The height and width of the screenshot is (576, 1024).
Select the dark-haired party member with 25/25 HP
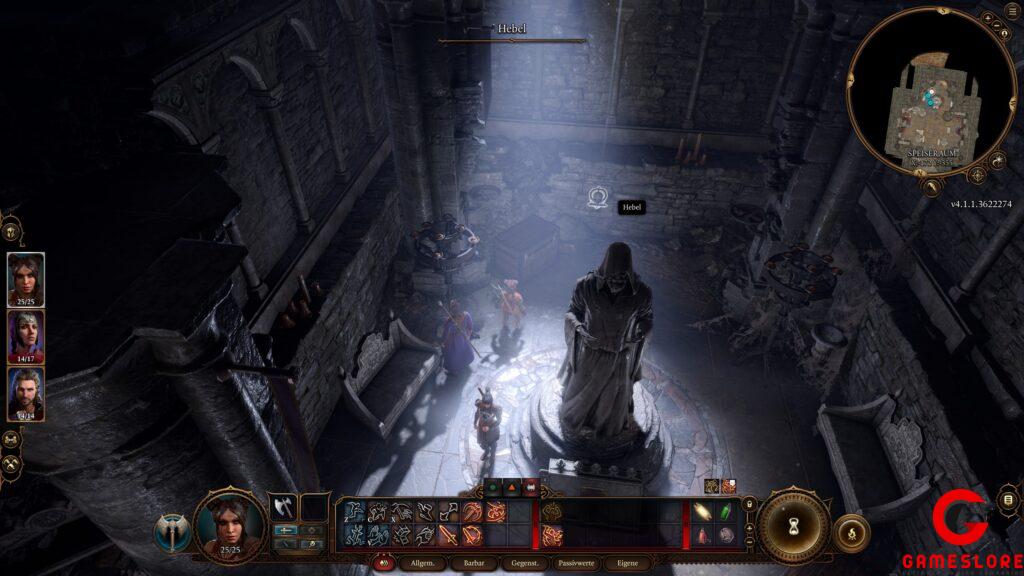click(25, 277)
